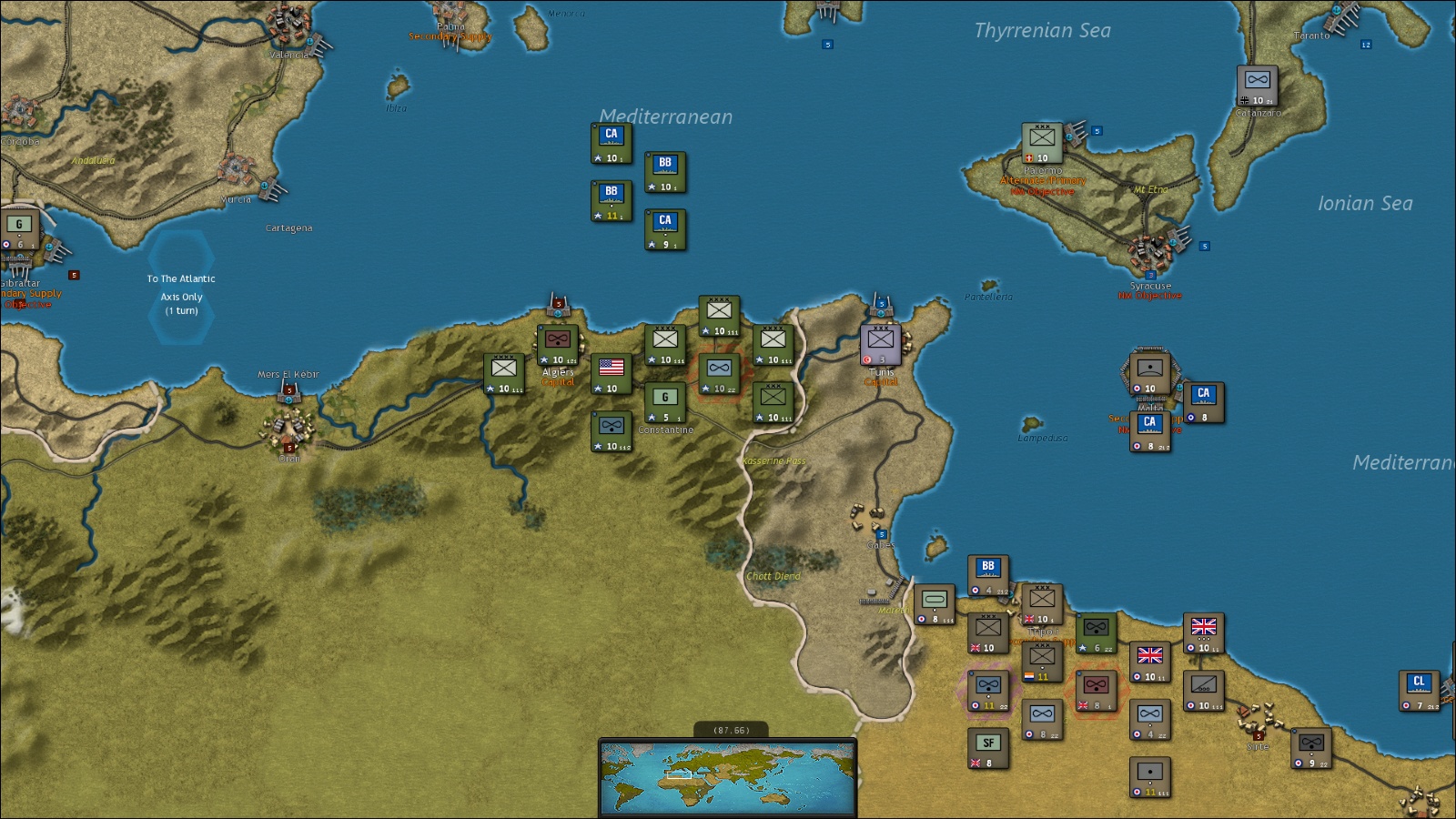This screenshot has height=819, width=1456.
Task: Click the world minimap
Action: tap(727, 776)
